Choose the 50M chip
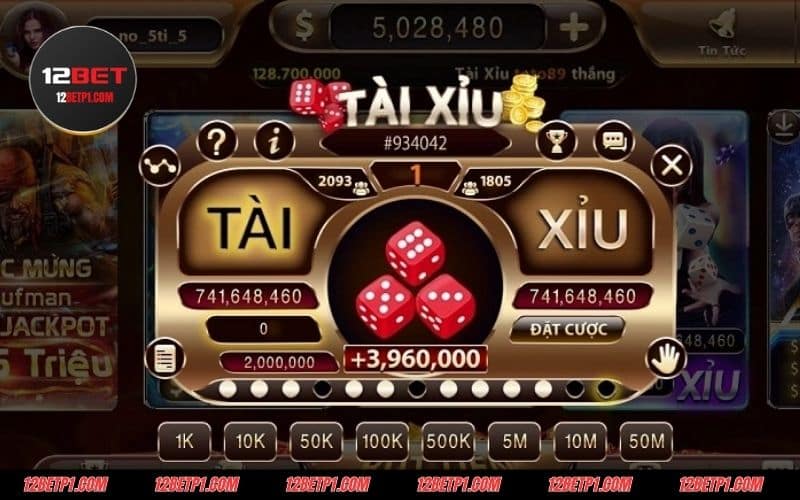 click(x=646, y=440)
